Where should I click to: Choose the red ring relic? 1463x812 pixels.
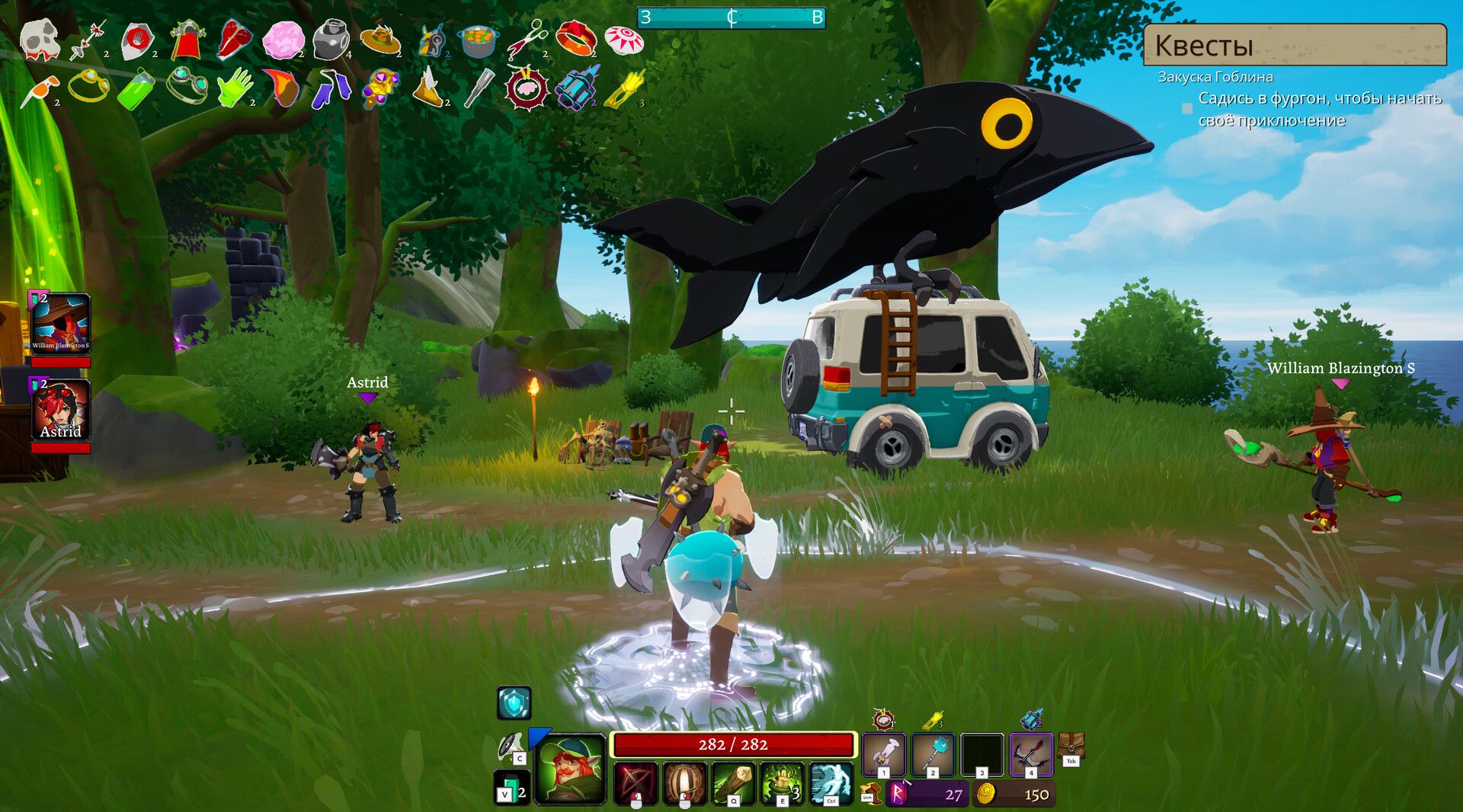(575, 38)
